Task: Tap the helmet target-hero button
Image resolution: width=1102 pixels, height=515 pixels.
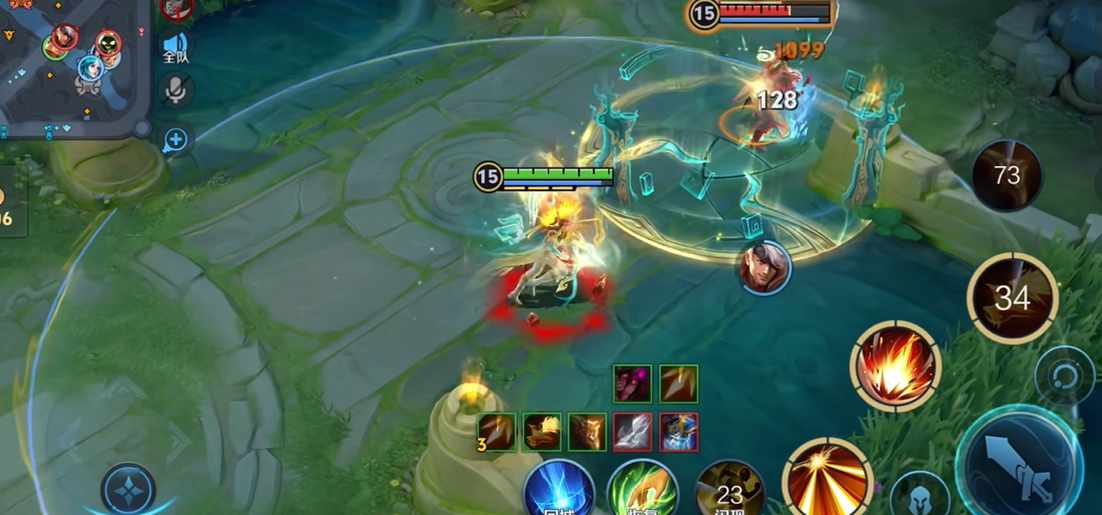Action: tap(918, 495)
